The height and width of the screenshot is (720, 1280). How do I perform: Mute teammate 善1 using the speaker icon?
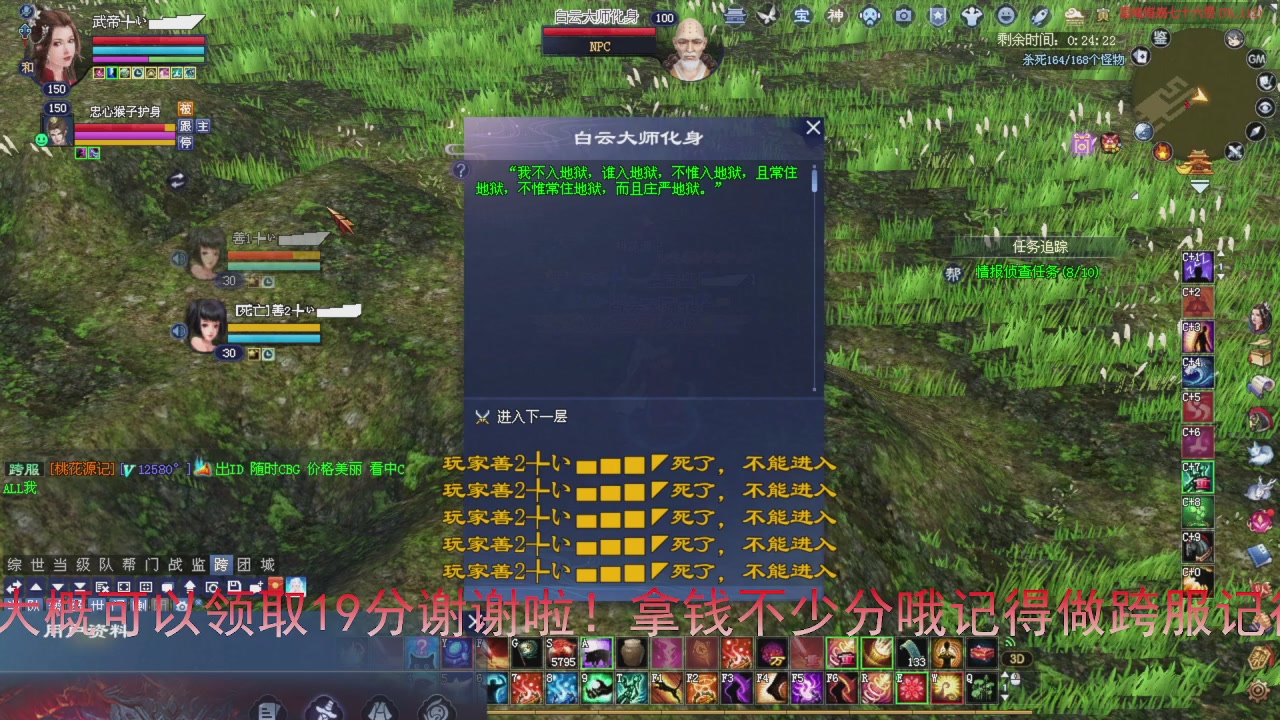(x=180, y=258)
